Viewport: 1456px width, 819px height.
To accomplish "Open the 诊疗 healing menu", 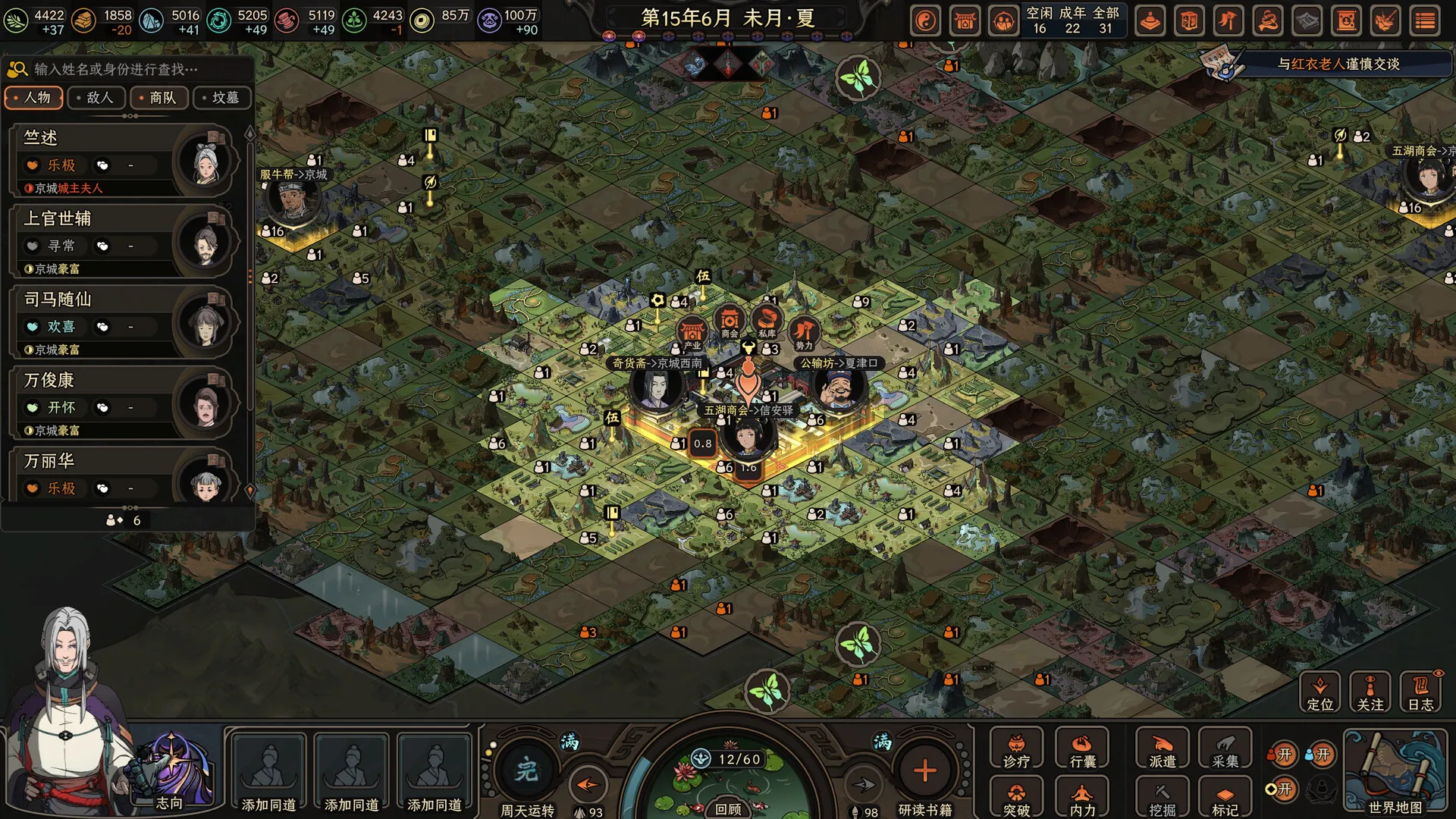I will (x=1016, y=750).
